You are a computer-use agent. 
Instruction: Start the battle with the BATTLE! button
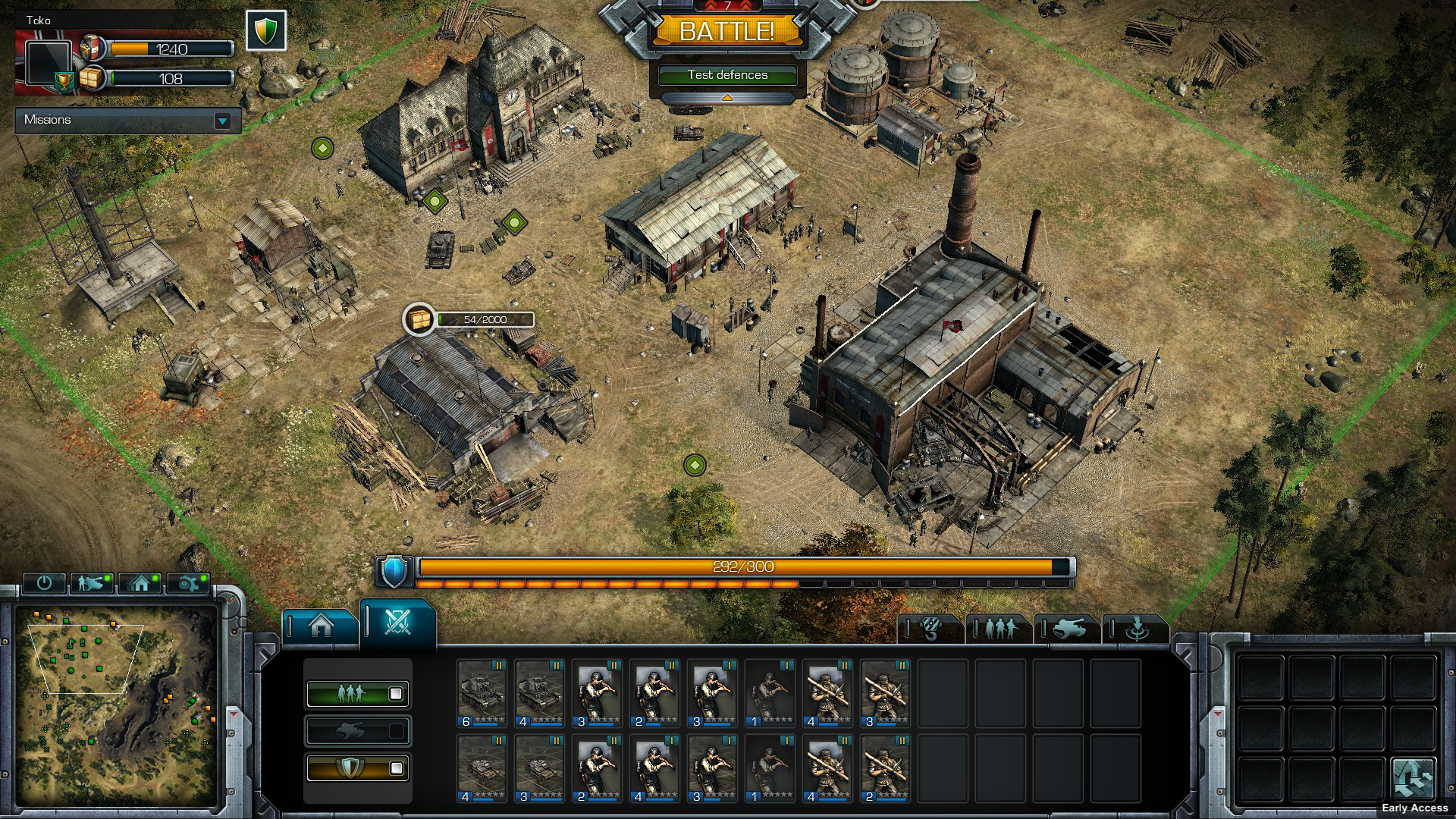pyautogui.click(x=726, y=31)
